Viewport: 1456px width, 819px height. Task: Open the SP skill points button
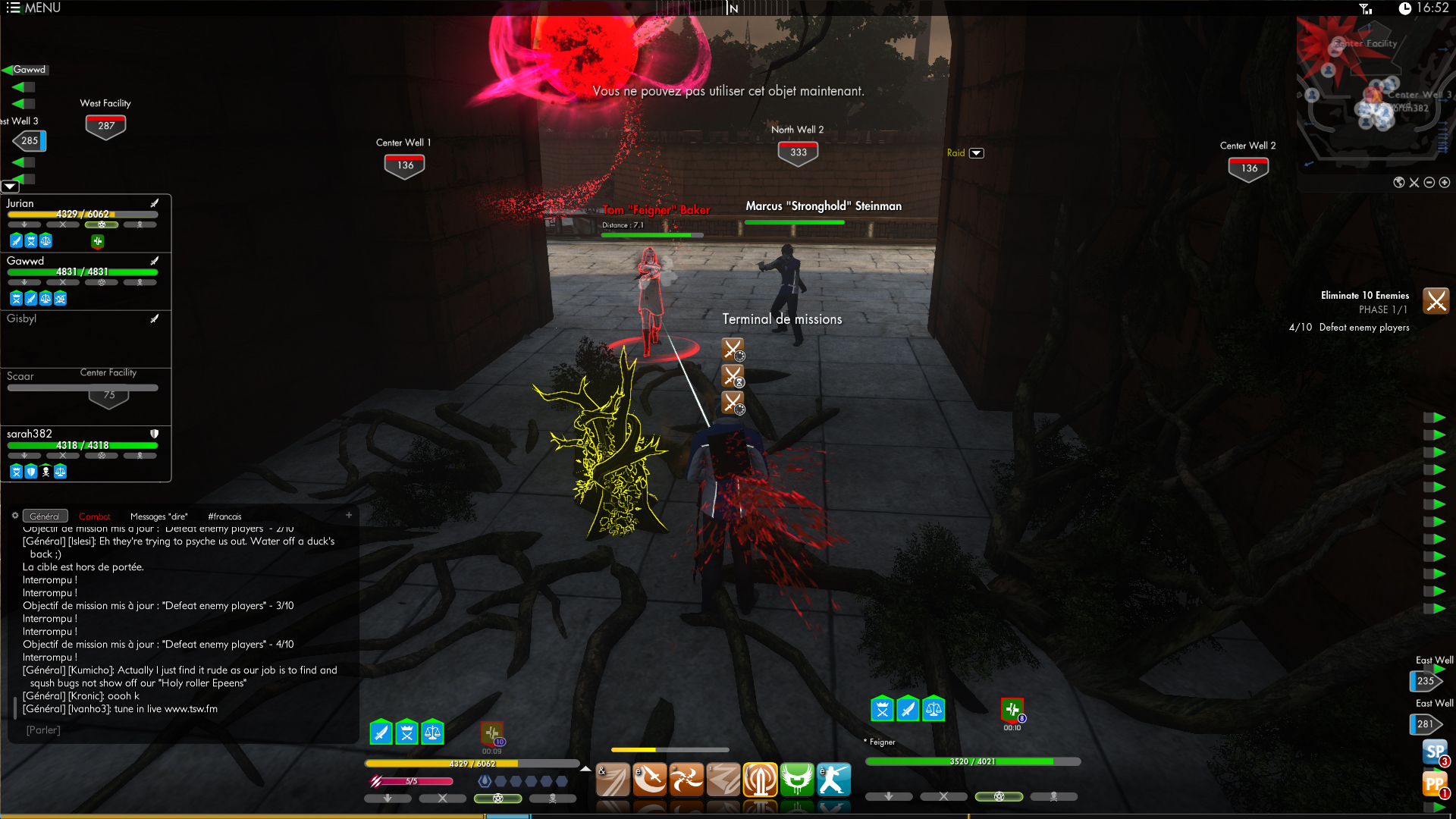(x=1435, y=752)
